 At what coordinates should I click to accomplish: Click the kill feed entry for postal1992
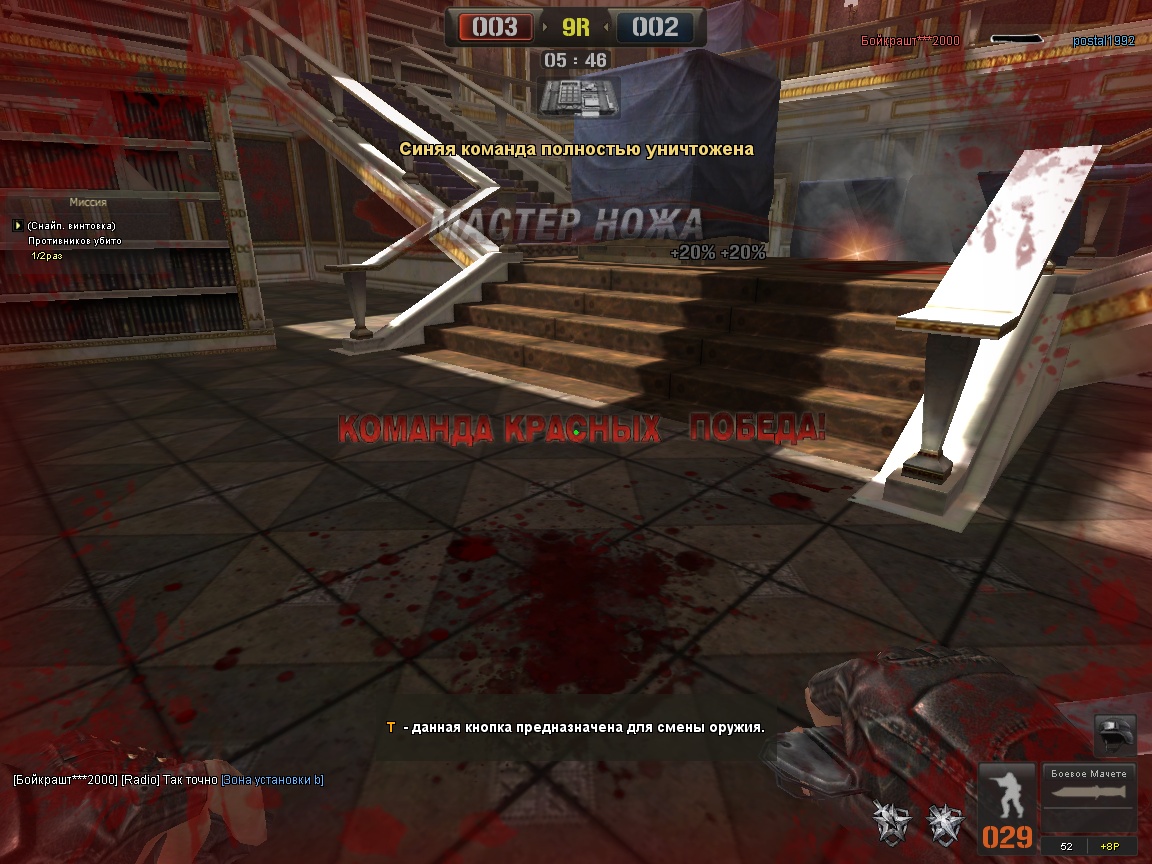[x=1103, y=41]
